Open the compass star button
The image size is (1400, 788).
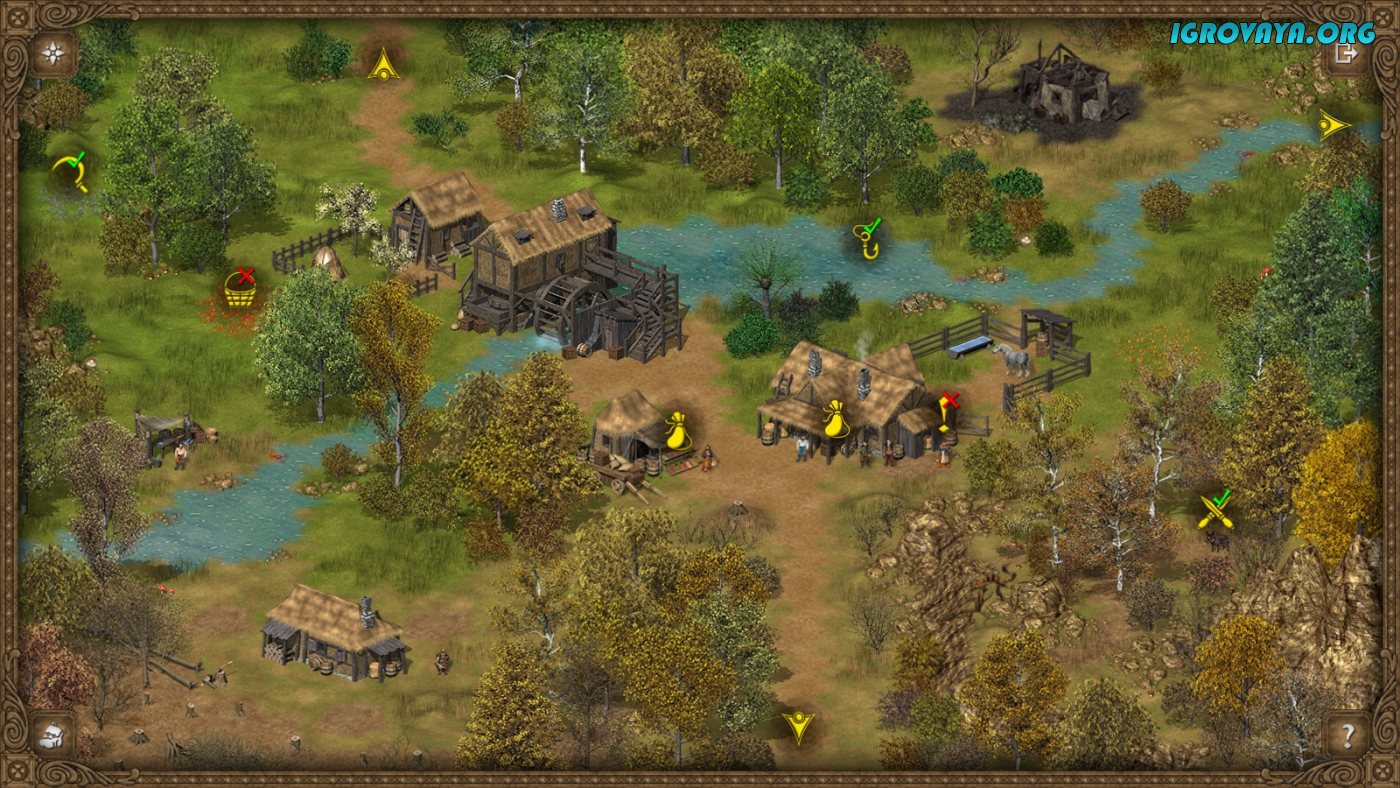[x=52, y=53]
